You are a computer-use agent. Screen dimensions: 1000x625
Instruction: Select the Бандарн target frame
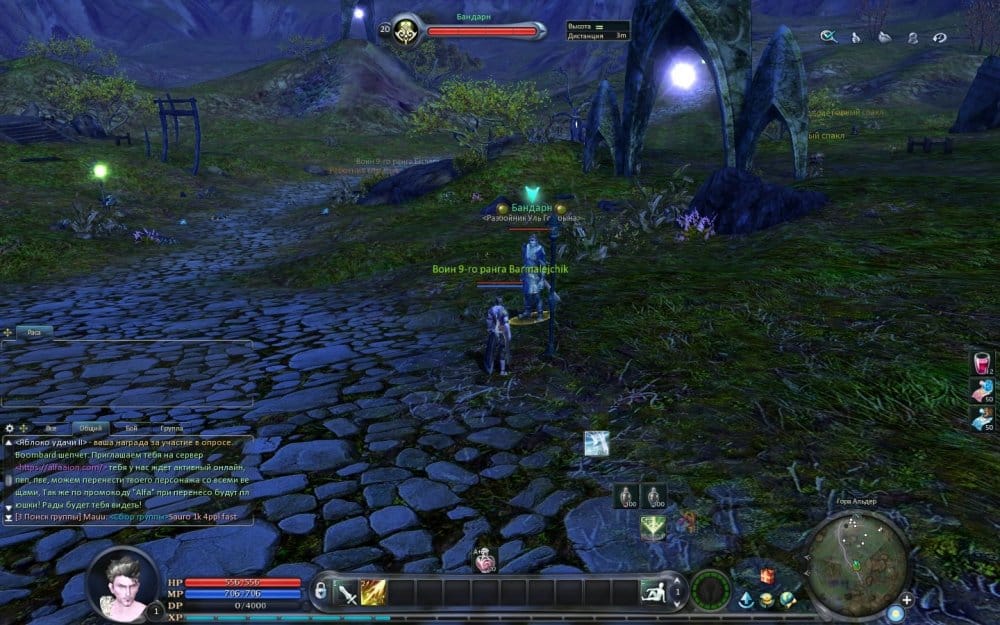470,29
